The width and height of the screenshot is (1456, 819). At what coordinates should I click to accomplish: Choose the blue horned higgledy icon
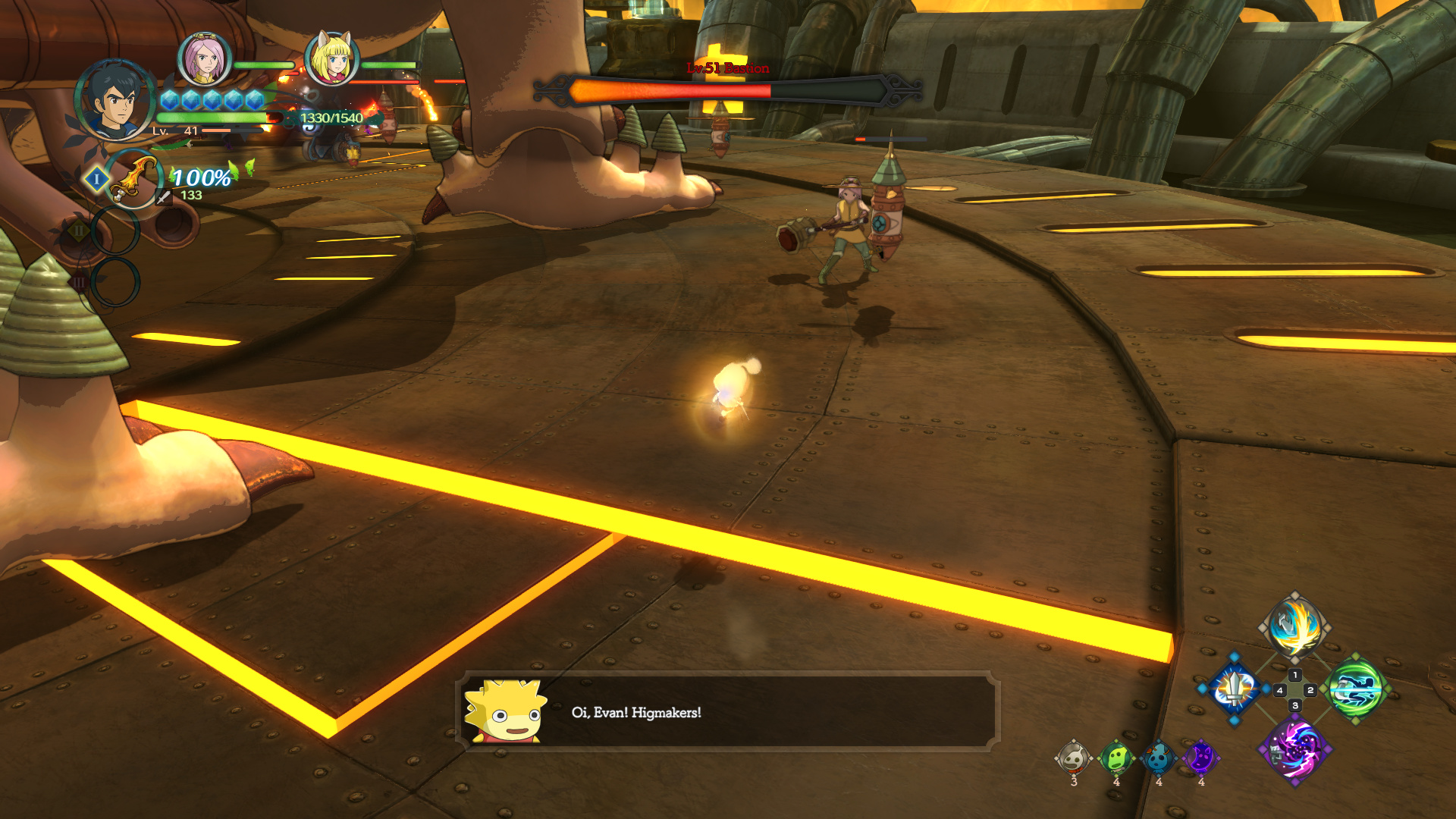click(x=1159, y=758)
